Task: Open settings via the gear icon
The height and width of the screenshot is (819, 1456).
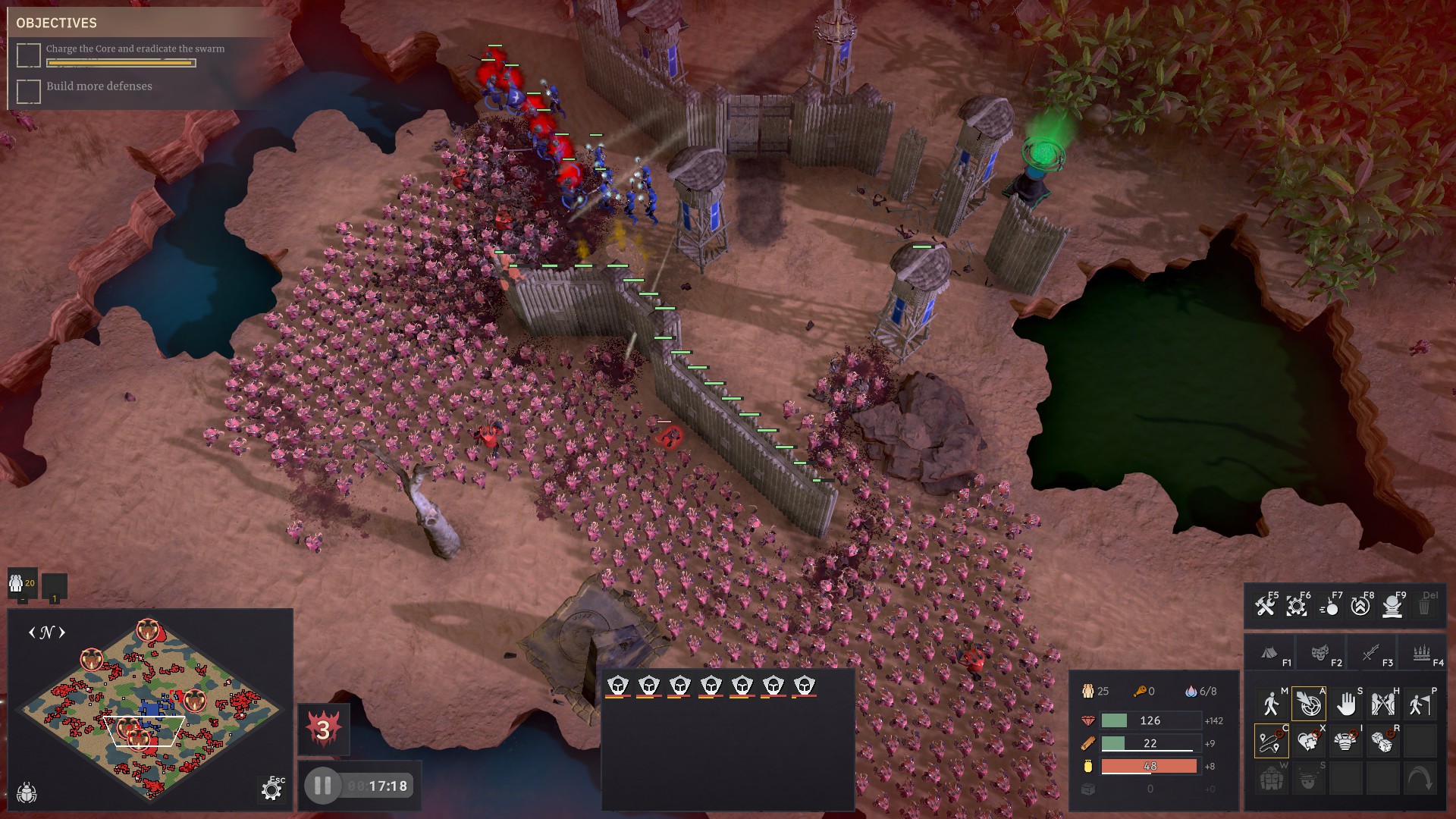Action: pos(271,791)
